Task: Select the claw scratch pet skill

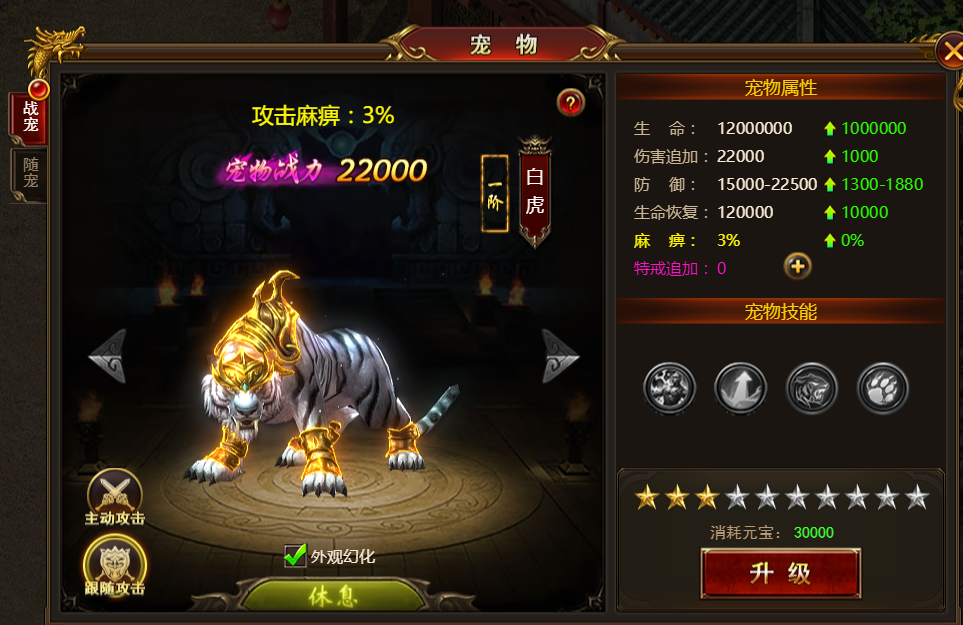Action: click(669, 387)
